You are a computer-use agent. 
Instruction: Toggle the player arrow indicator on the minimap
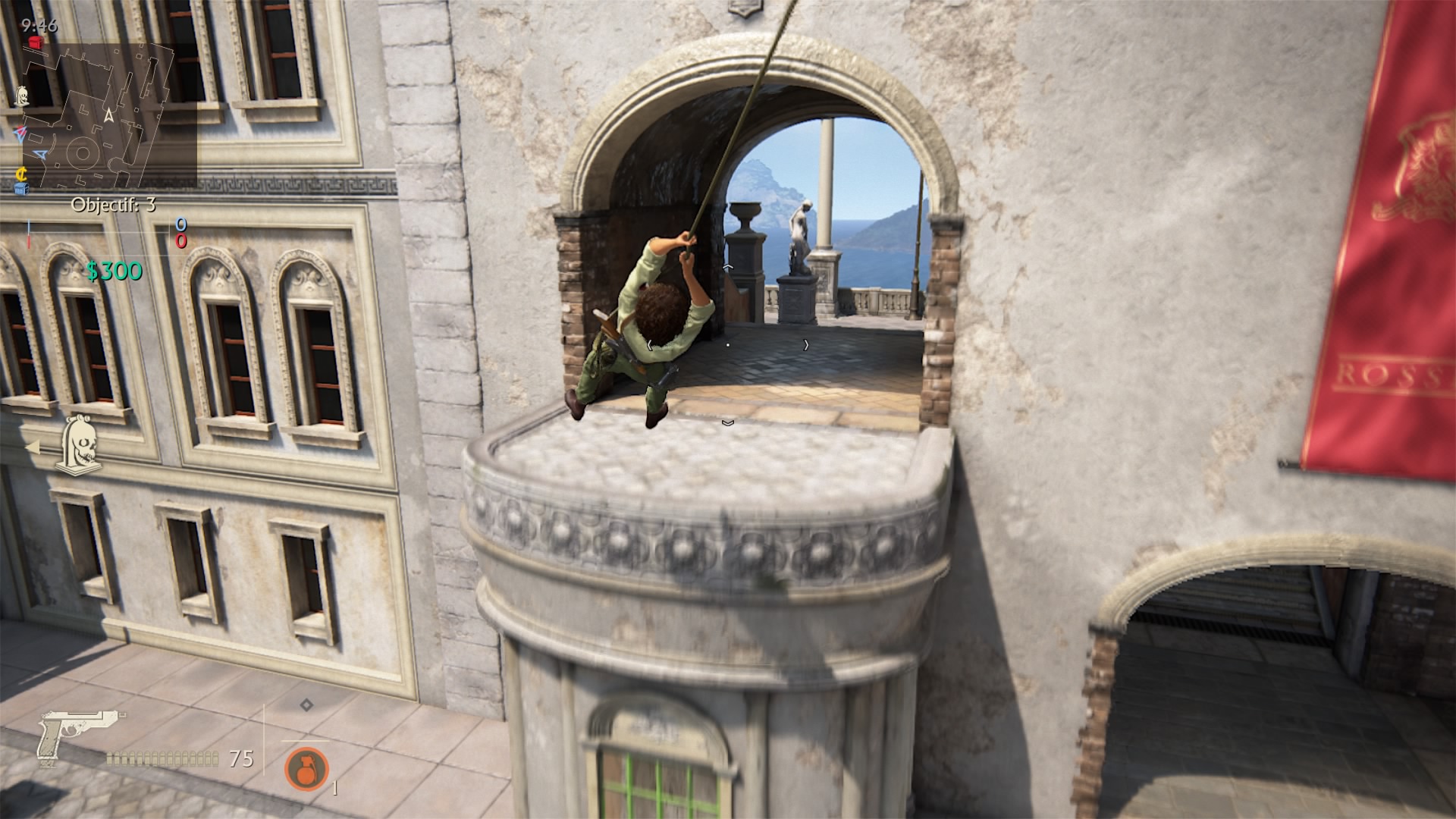coord(108,115)
